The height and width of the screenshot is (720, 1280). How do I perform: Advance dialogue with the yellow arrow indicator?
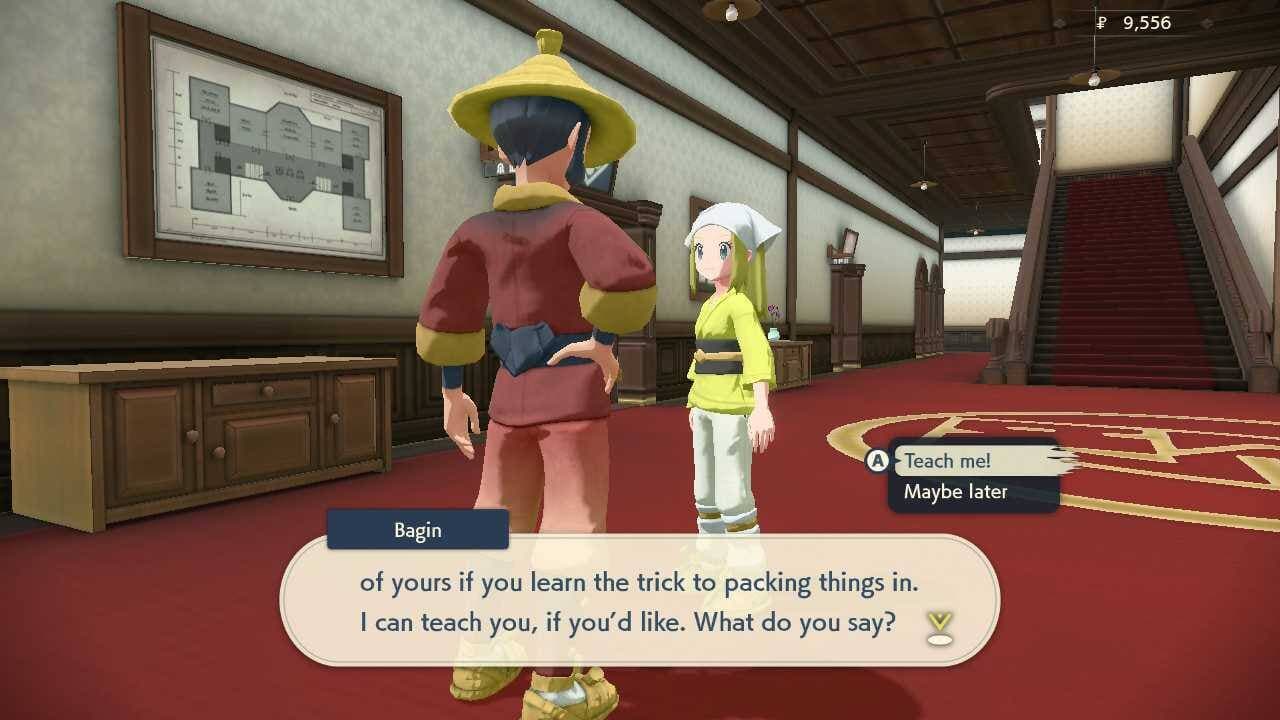click(939, 628)
